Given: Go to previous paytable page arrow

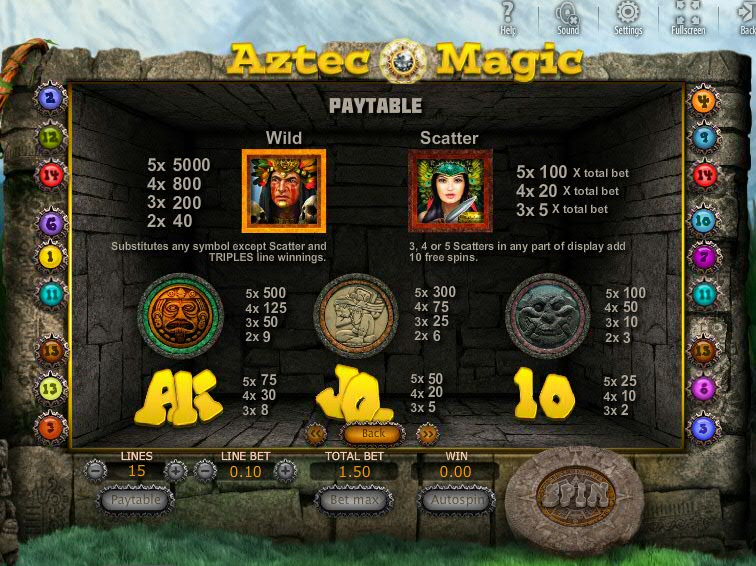Looking at the screenshot, I should point(317,434).
